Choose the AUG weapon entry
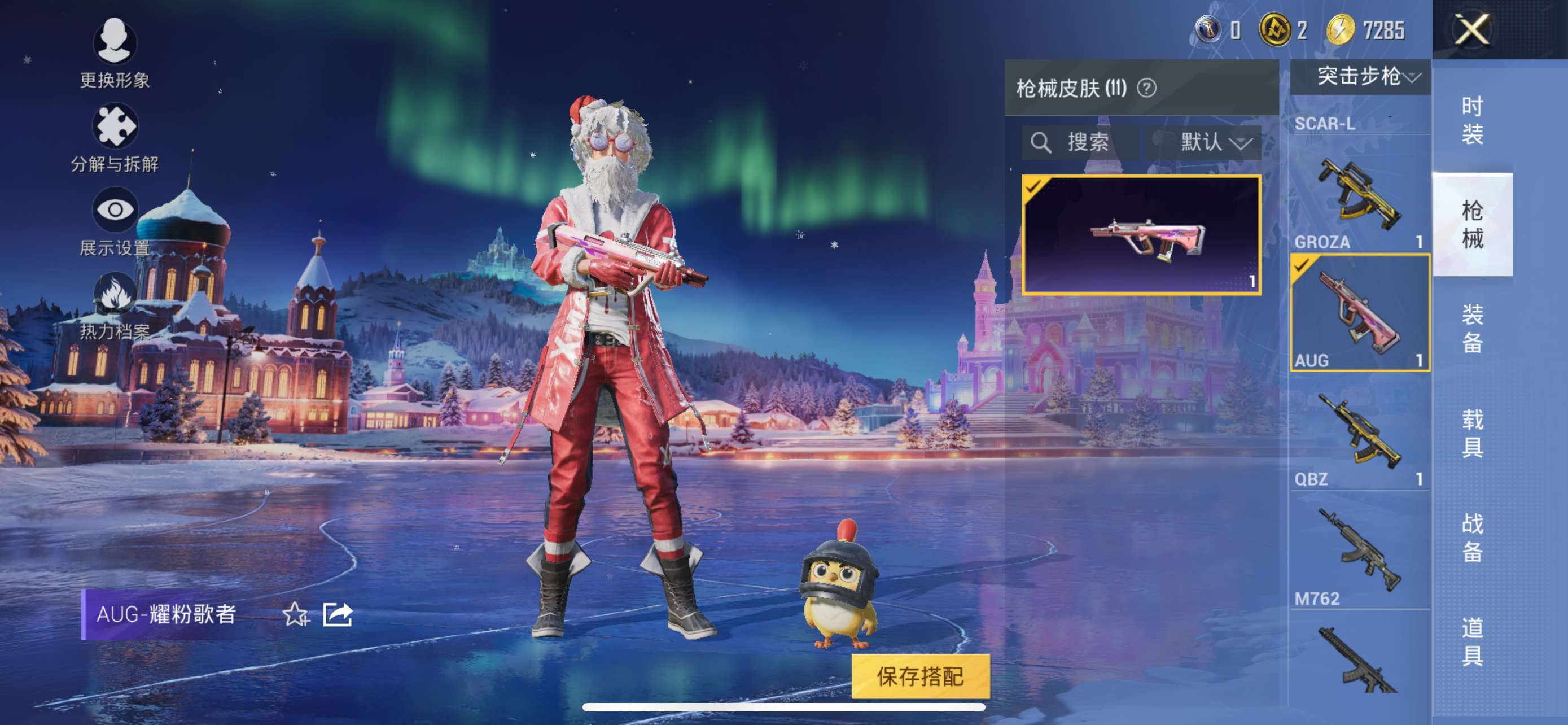 pos(1359,313)
